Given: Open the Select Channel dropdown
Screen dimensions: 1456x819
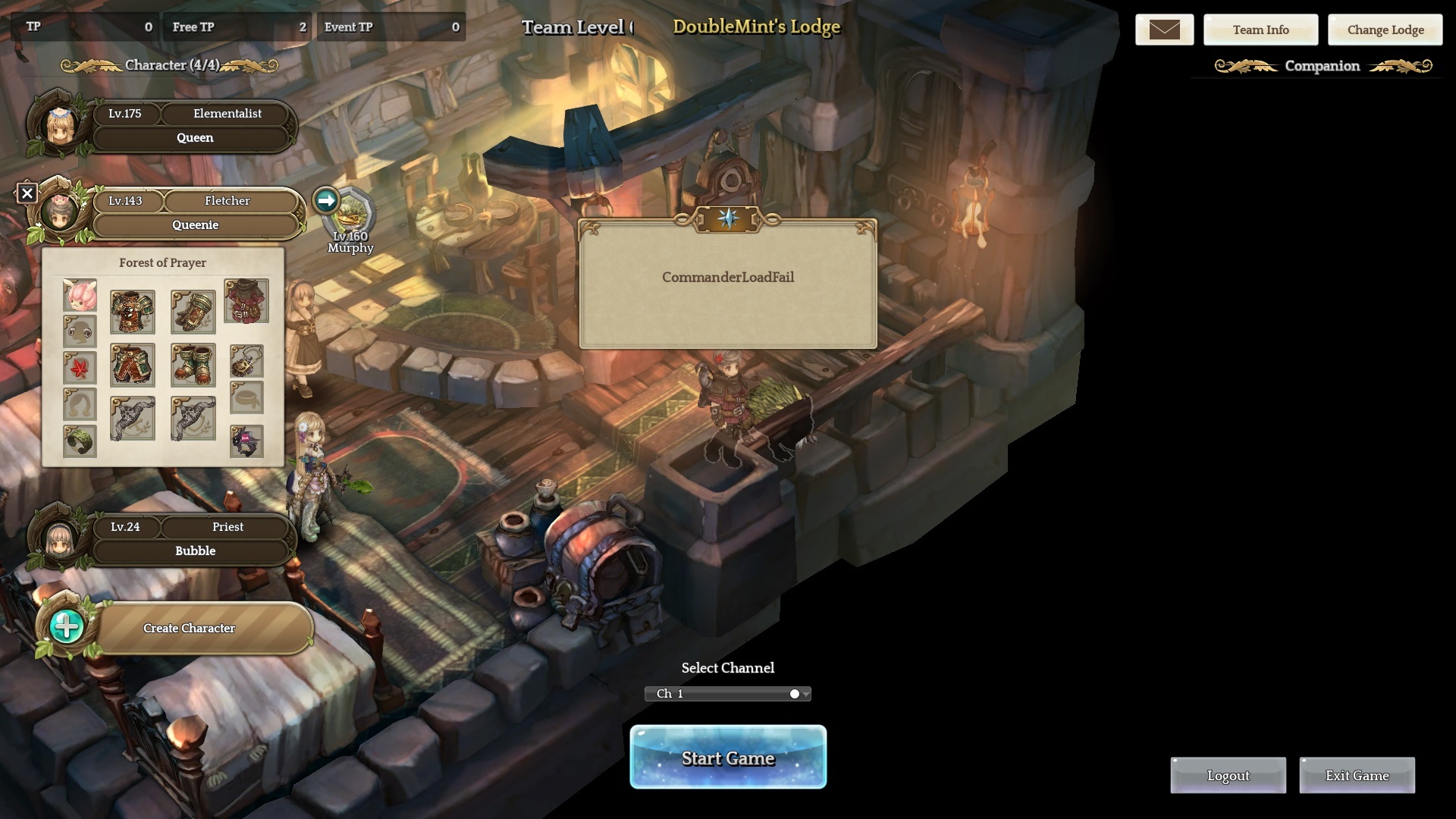Looking at the screenshot, I should point(727,694).
